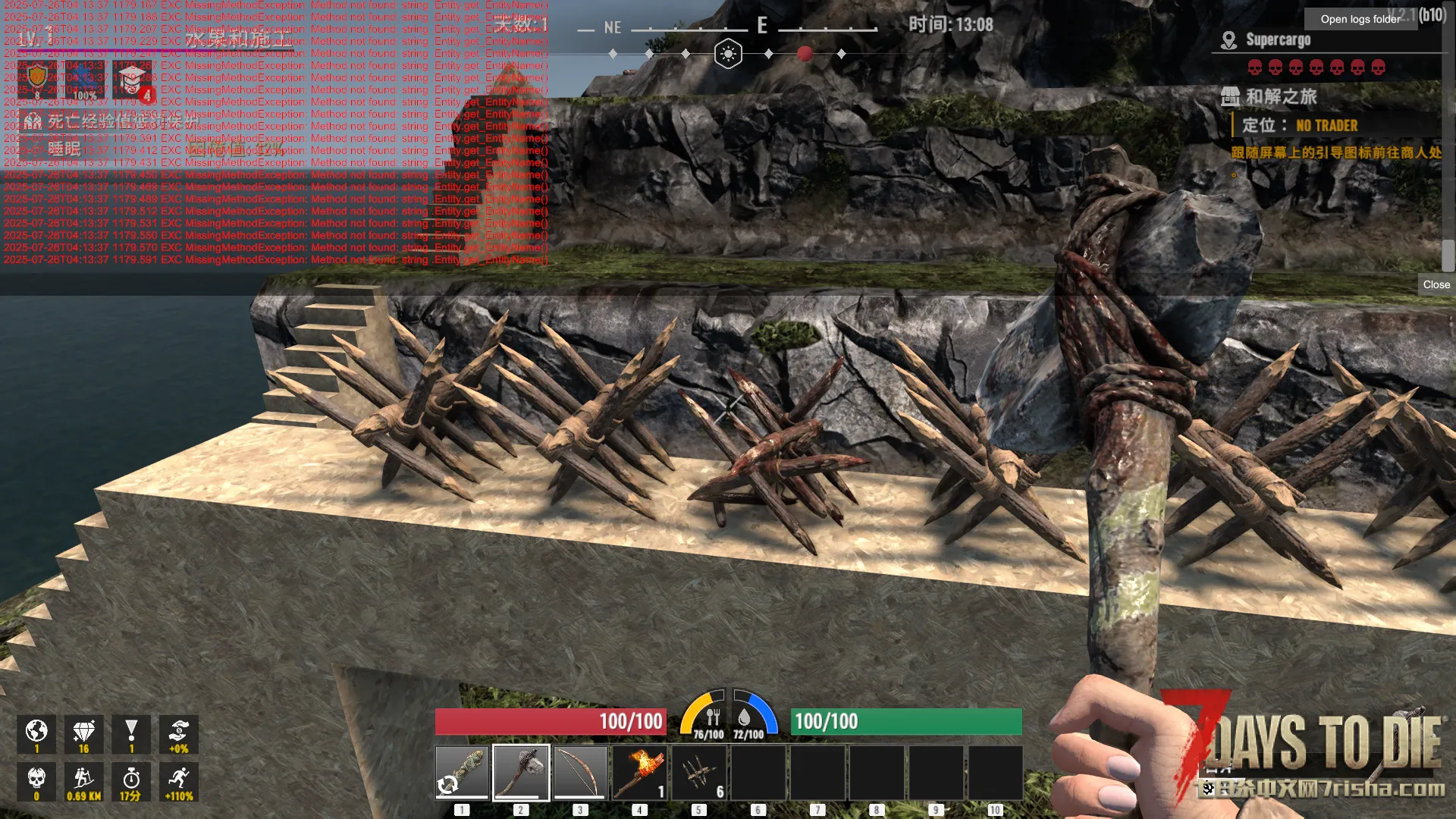
Task: Close the error console panel
Action: point(1436,284)
